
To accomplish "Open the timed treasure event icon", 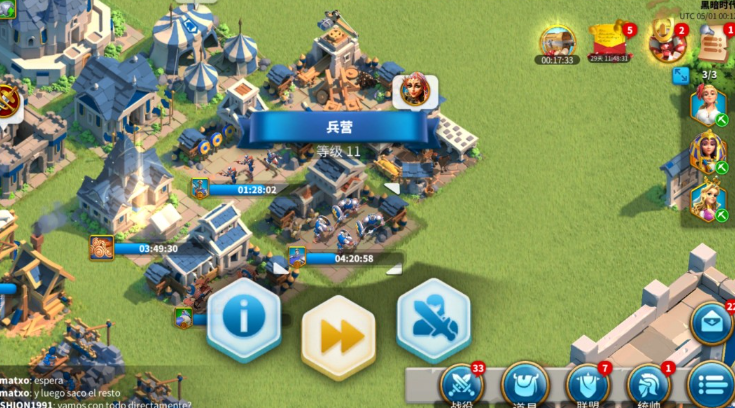I will click(557, 41).
